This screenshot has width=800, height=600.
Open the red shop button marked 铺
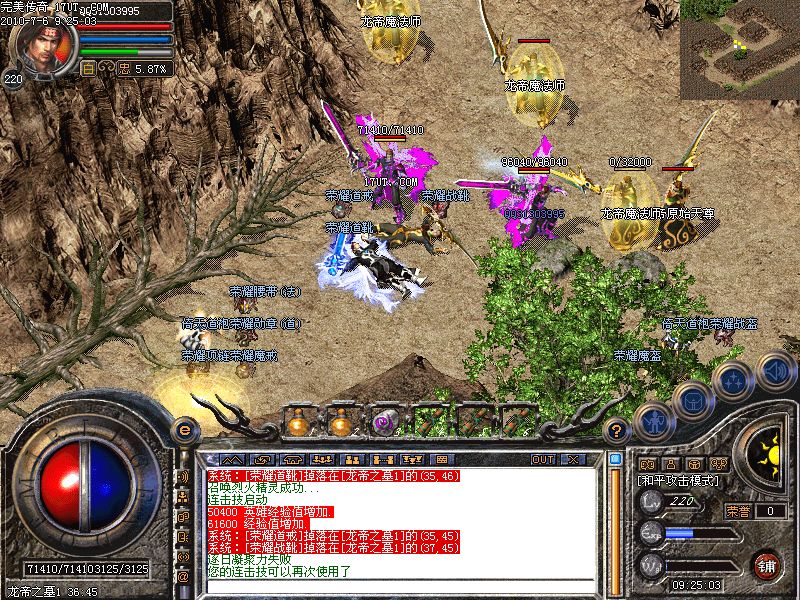point(766,566)
